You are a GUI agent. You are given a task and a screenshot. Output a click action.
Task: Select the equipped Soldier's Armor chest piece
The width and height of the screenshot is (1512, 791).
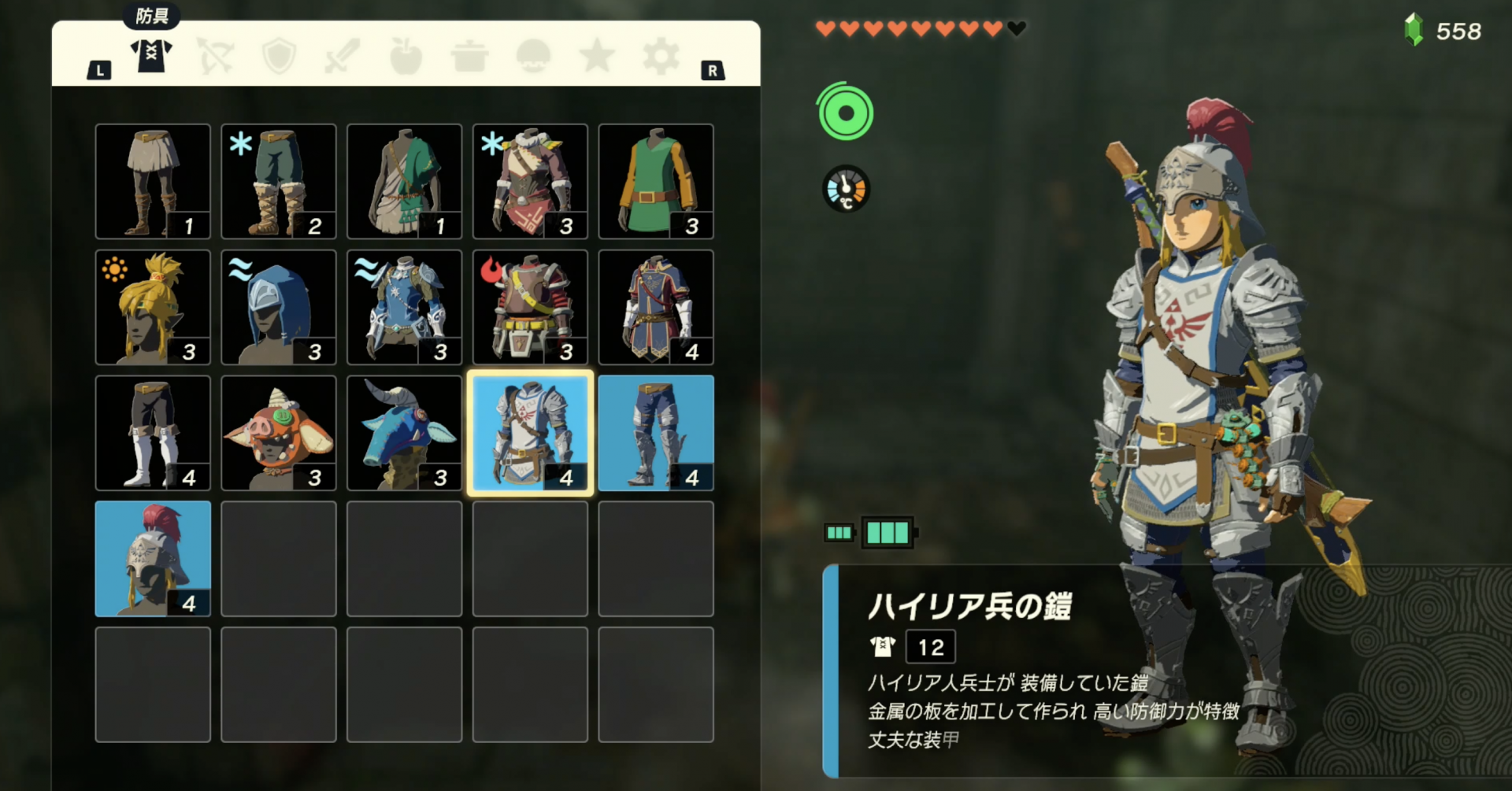point(529,433)
